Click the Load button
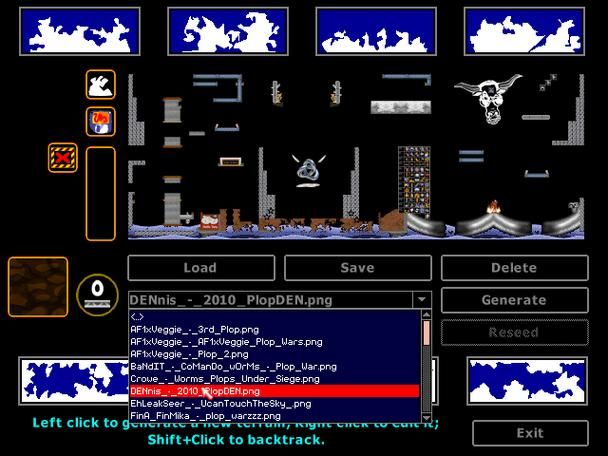 click(200, 268)
